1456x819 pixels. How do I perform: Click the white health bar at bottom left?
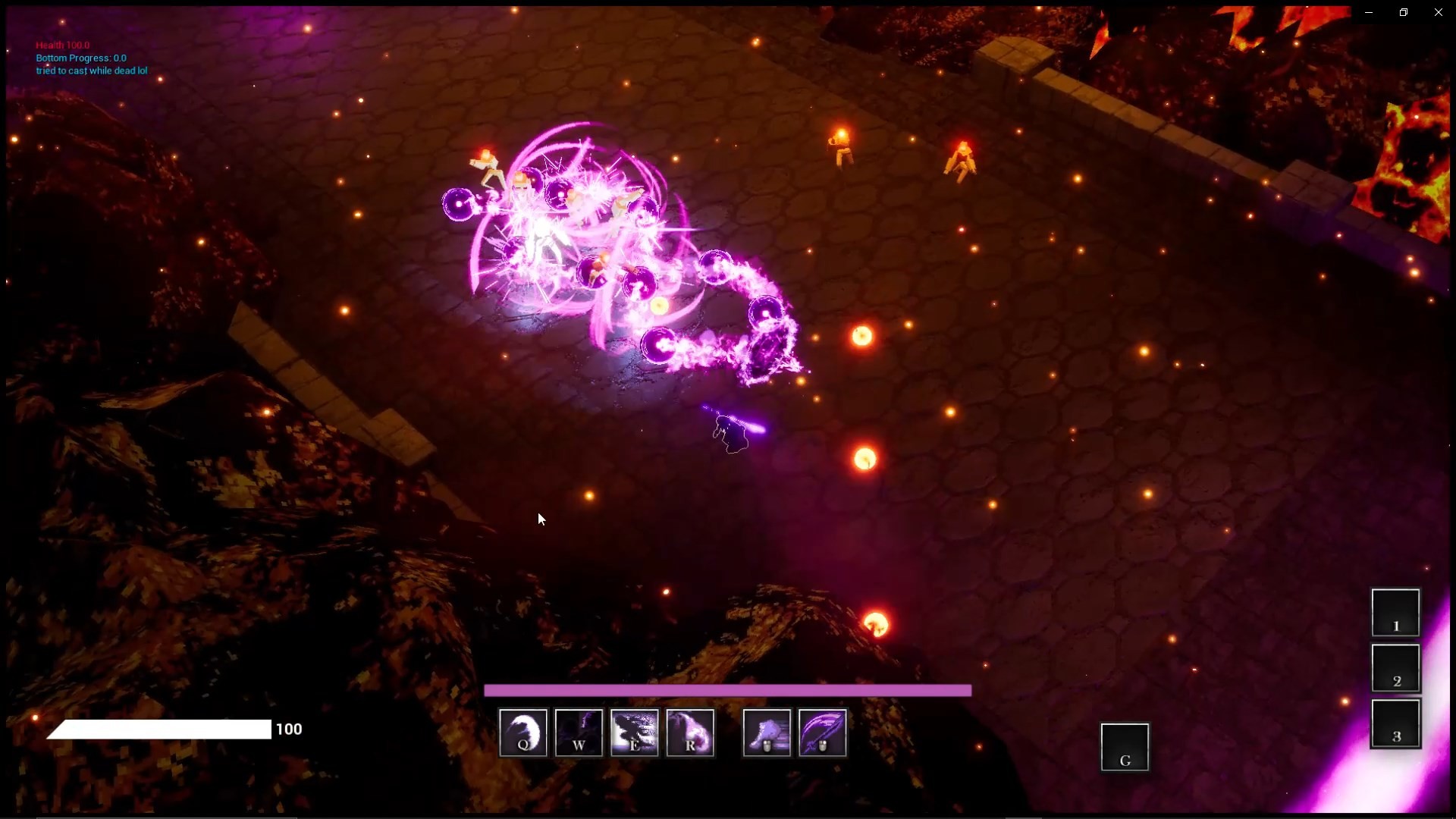[x=159, y=730]
